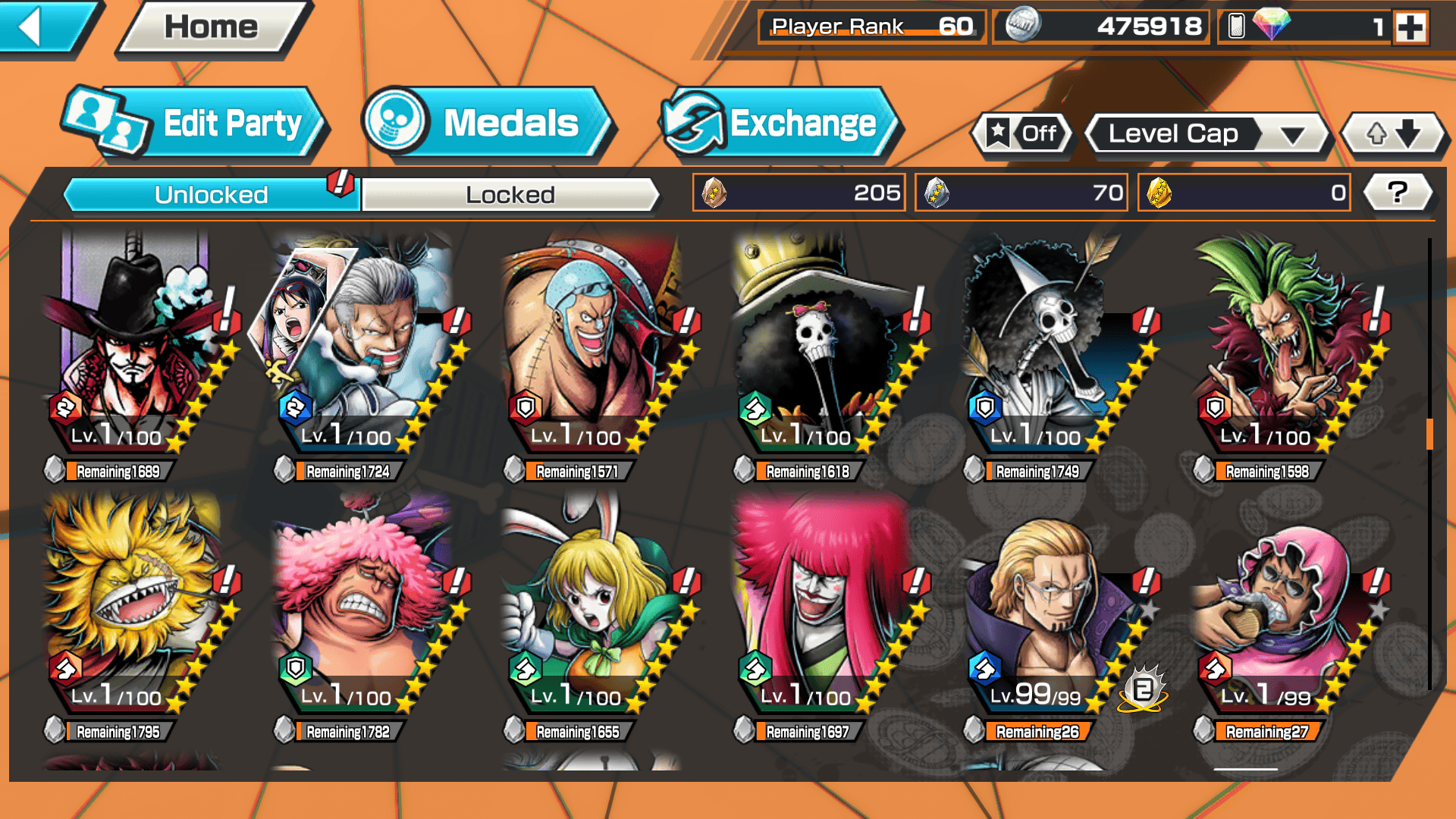
Task: Switch to the Locked tab
Action: point(510,195)
